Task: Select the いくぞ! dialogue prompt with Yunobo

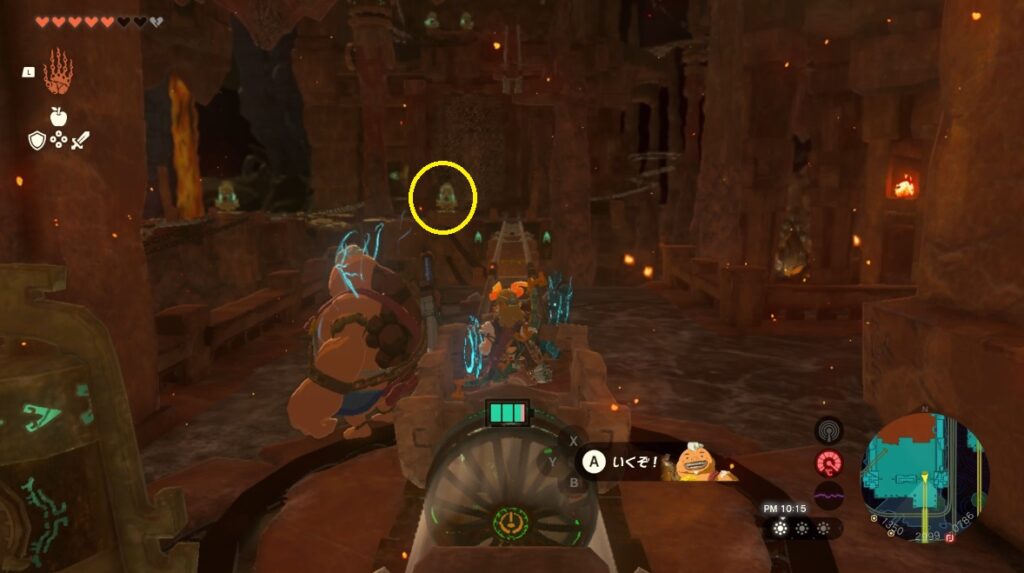Action: (x=650, y=461)
